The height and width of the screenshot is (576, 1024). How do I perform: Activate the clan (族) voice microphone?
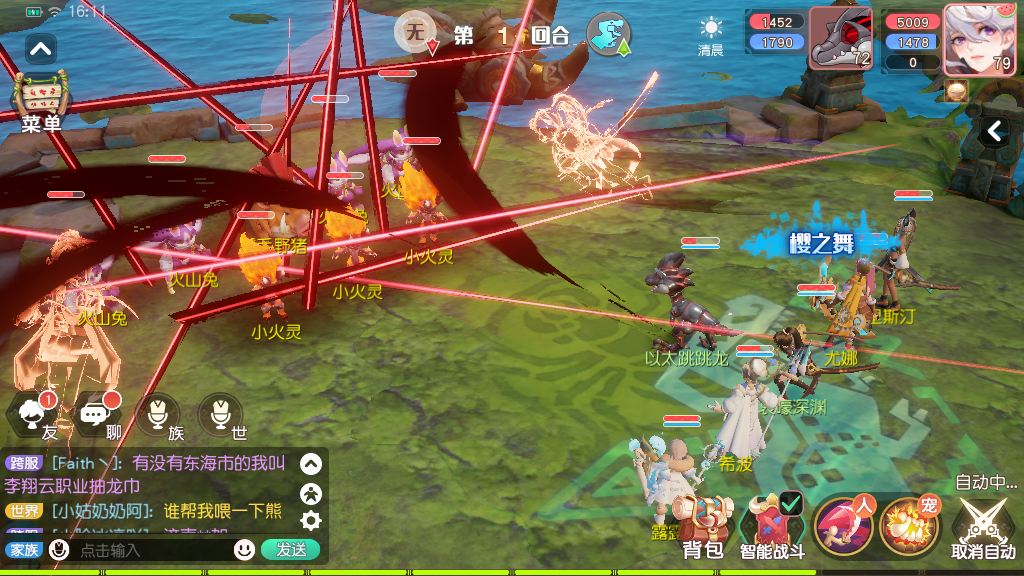click(x=158, y=414)
